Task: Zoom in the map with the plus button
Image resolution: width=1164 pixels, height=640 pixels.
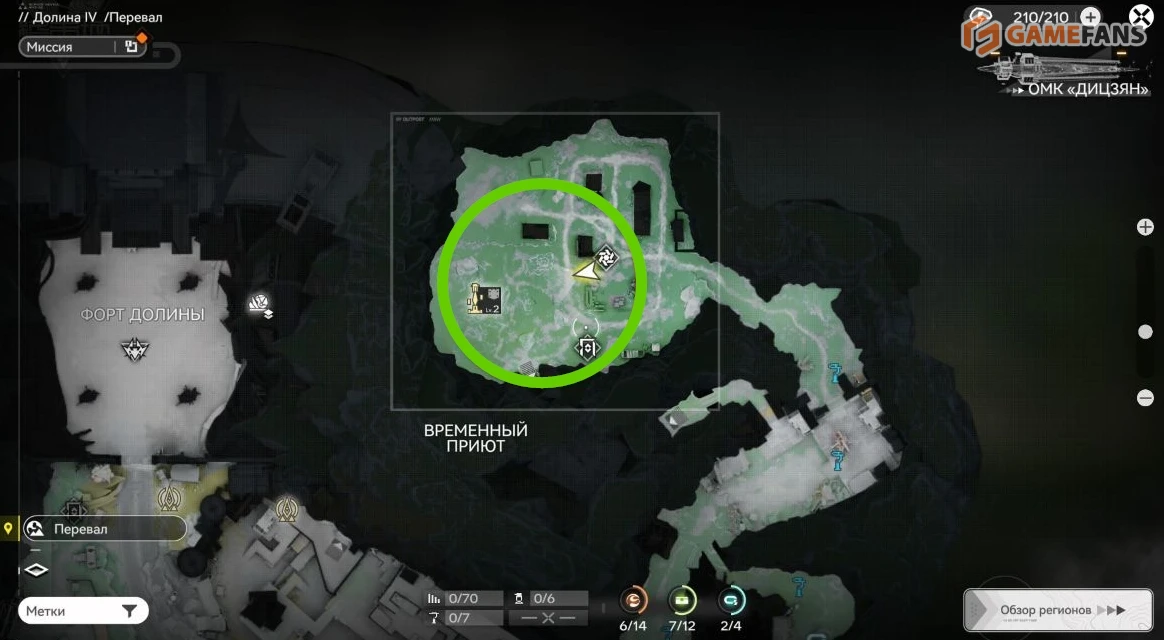Action: pos(1146,227)
